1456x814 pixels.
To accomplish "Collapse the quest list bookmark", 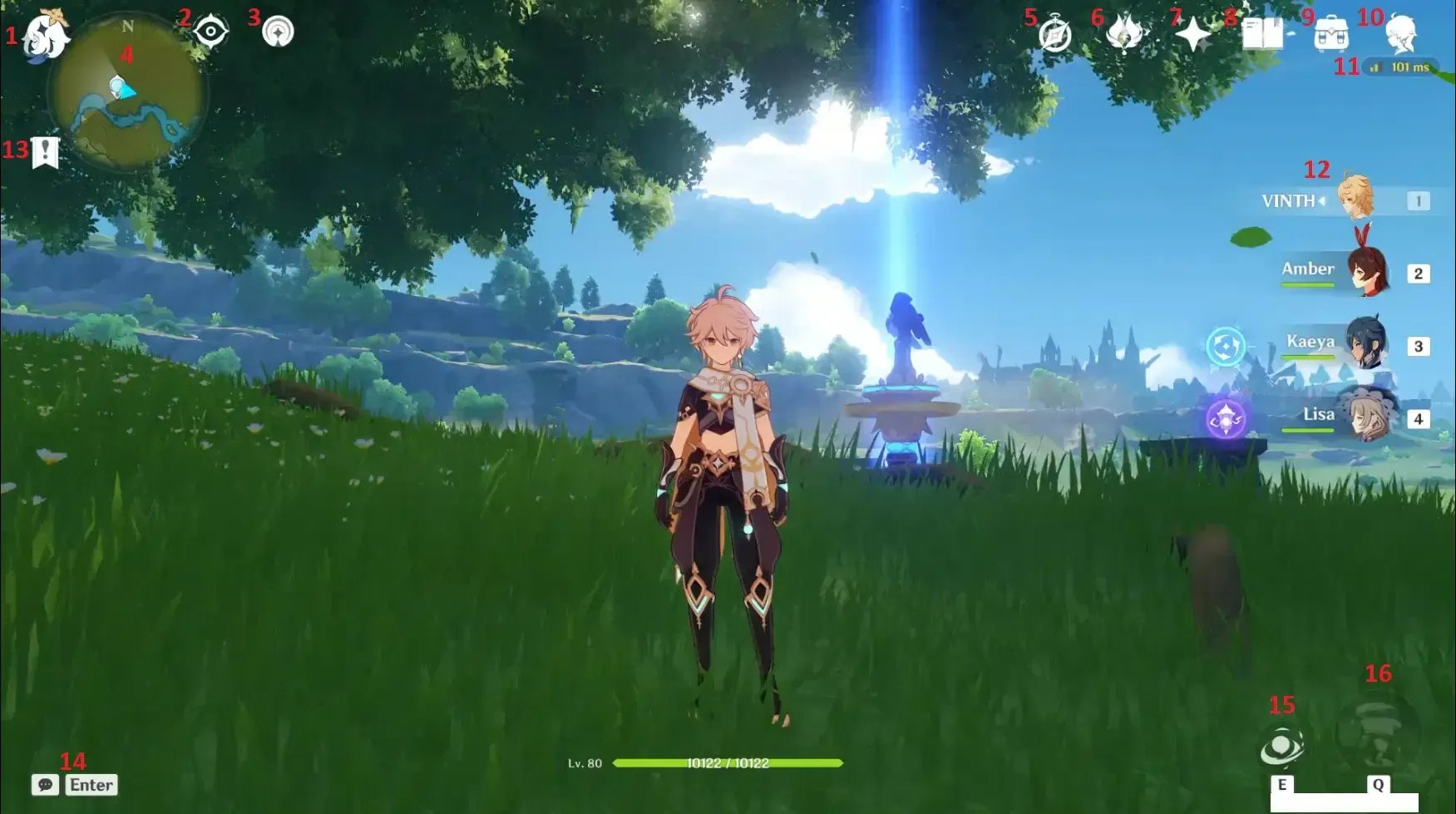I will click(x=46, y=152).
